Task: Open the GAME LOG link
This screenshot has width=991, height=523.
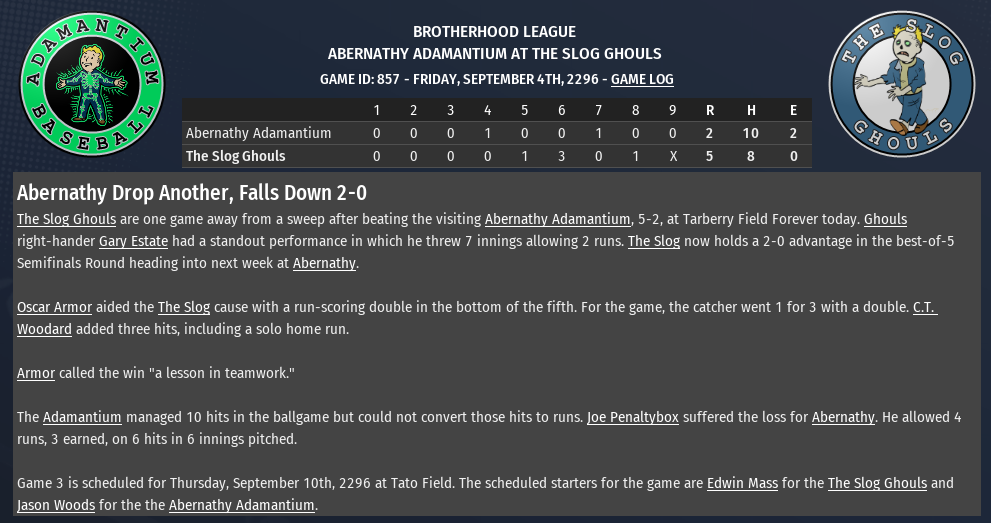Action: point(642,79)
